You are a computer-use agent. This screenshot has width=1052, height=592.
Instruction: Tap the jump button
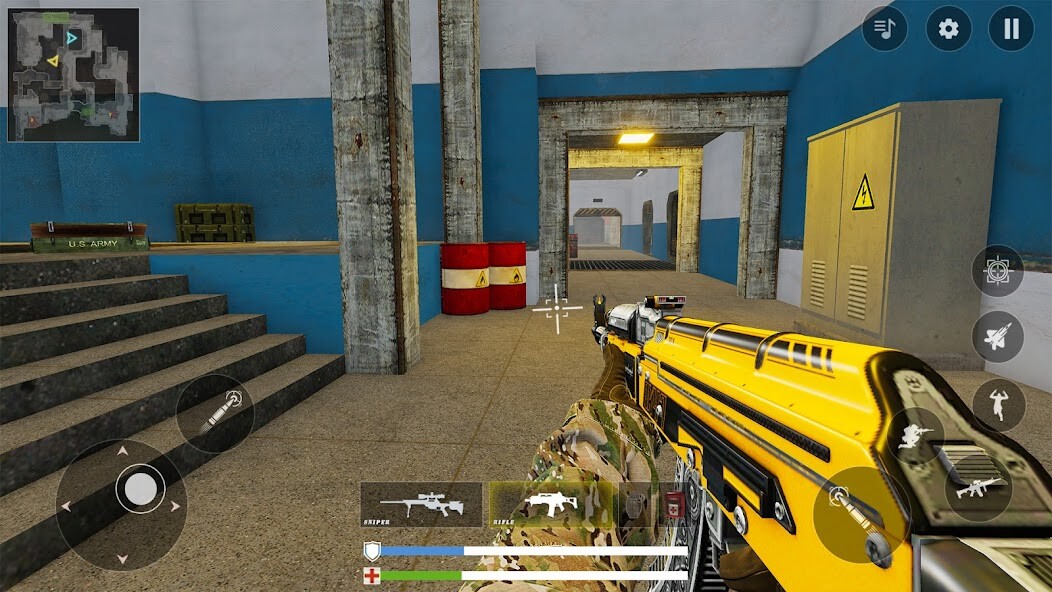[x=998, y=405]
